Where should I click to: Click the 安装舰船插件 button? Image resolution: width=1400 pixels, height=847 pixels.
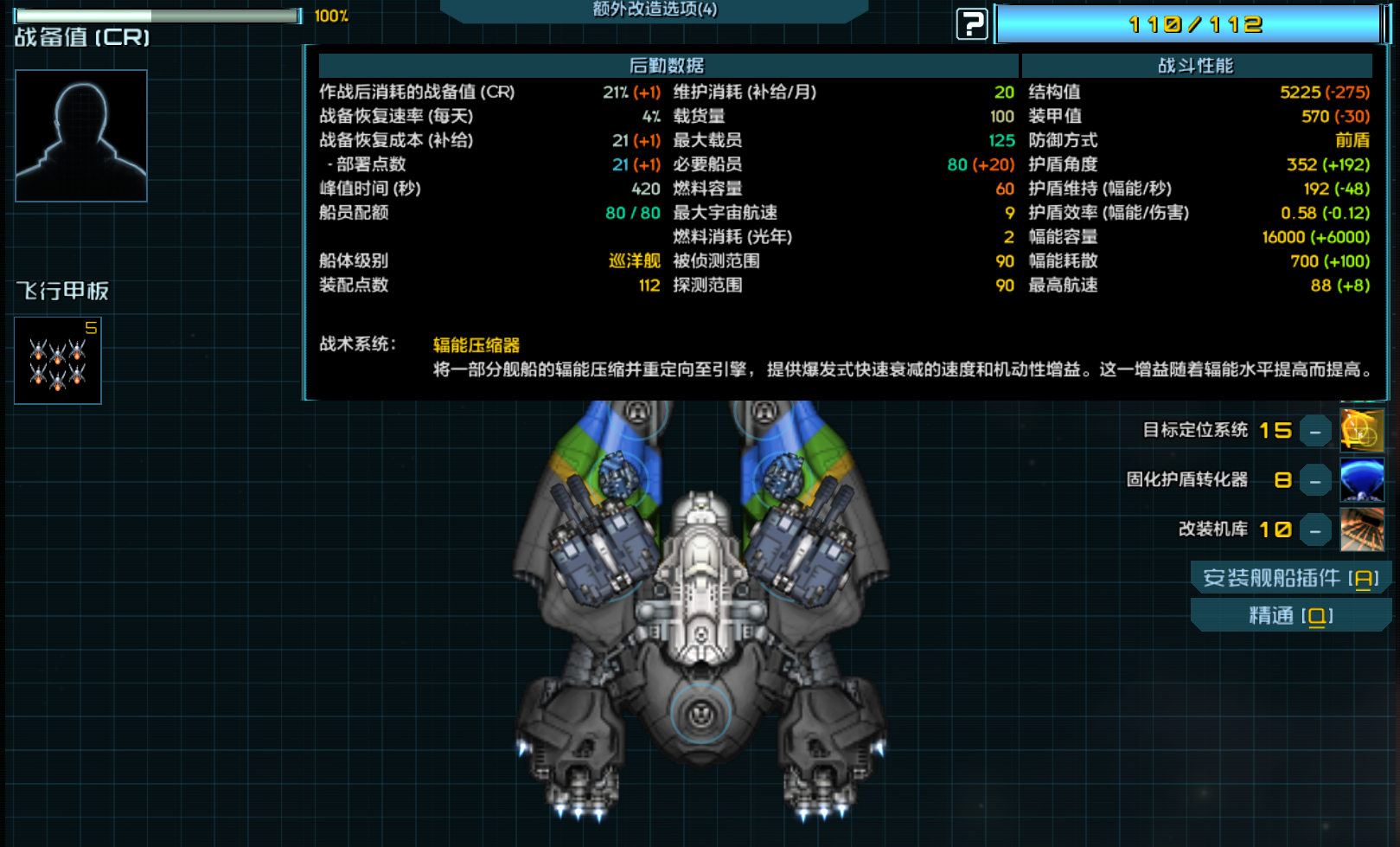coord(1290,578)
